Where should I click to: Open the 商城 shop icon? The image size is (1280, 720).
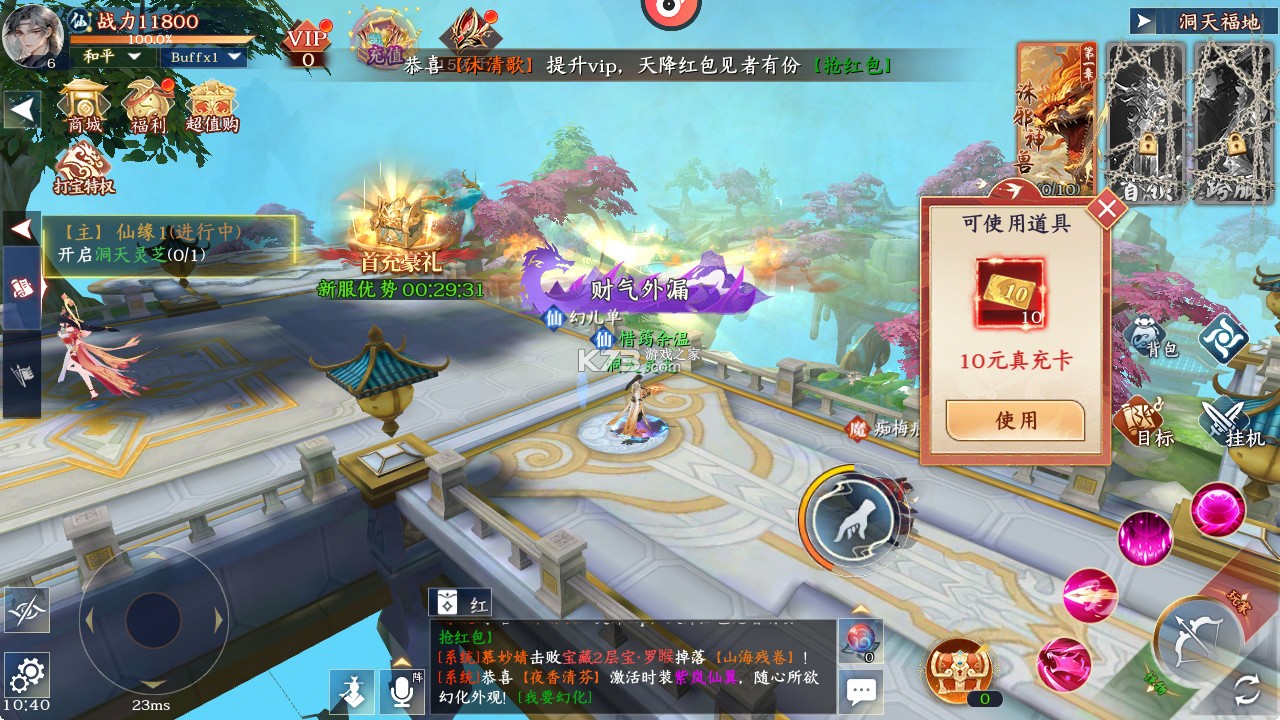(x=82, y=102)
